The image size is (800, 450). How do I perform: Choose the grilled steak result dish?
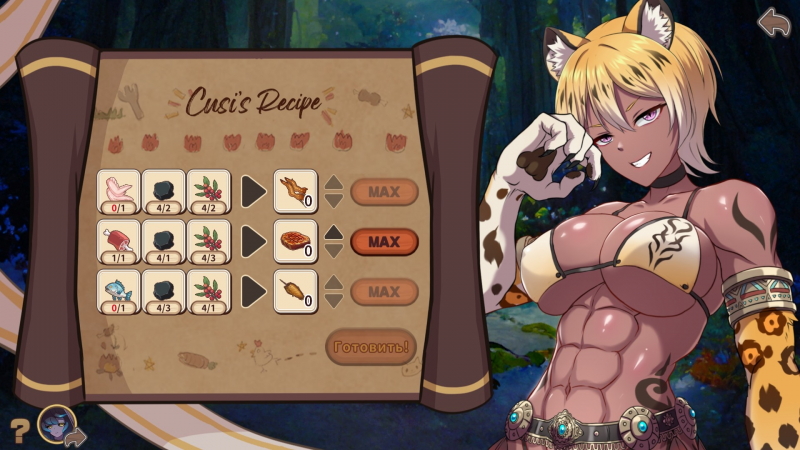(x=295, y=241)
